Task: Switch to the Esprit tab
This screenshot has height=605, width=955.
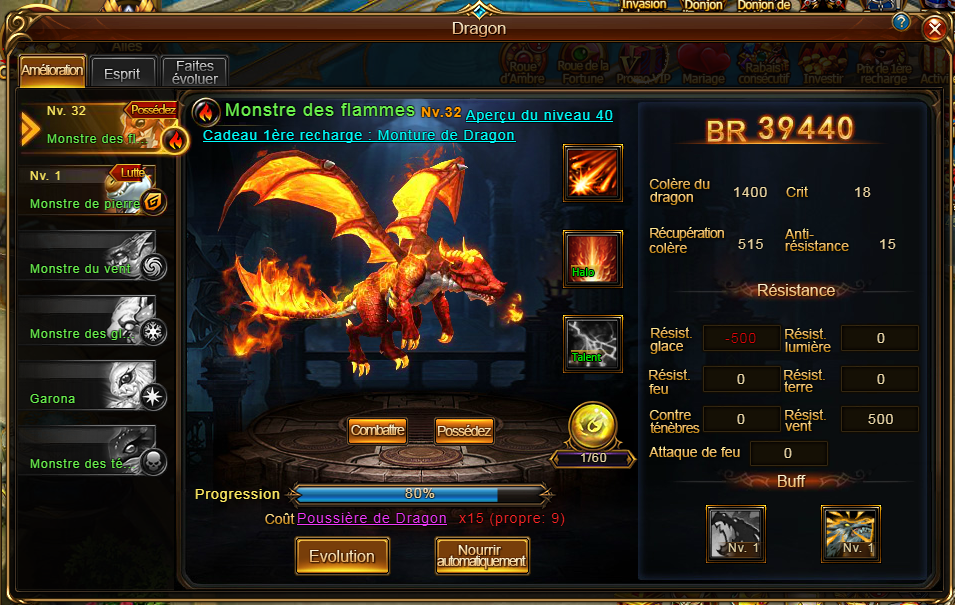Action: (x=122, y=73)
